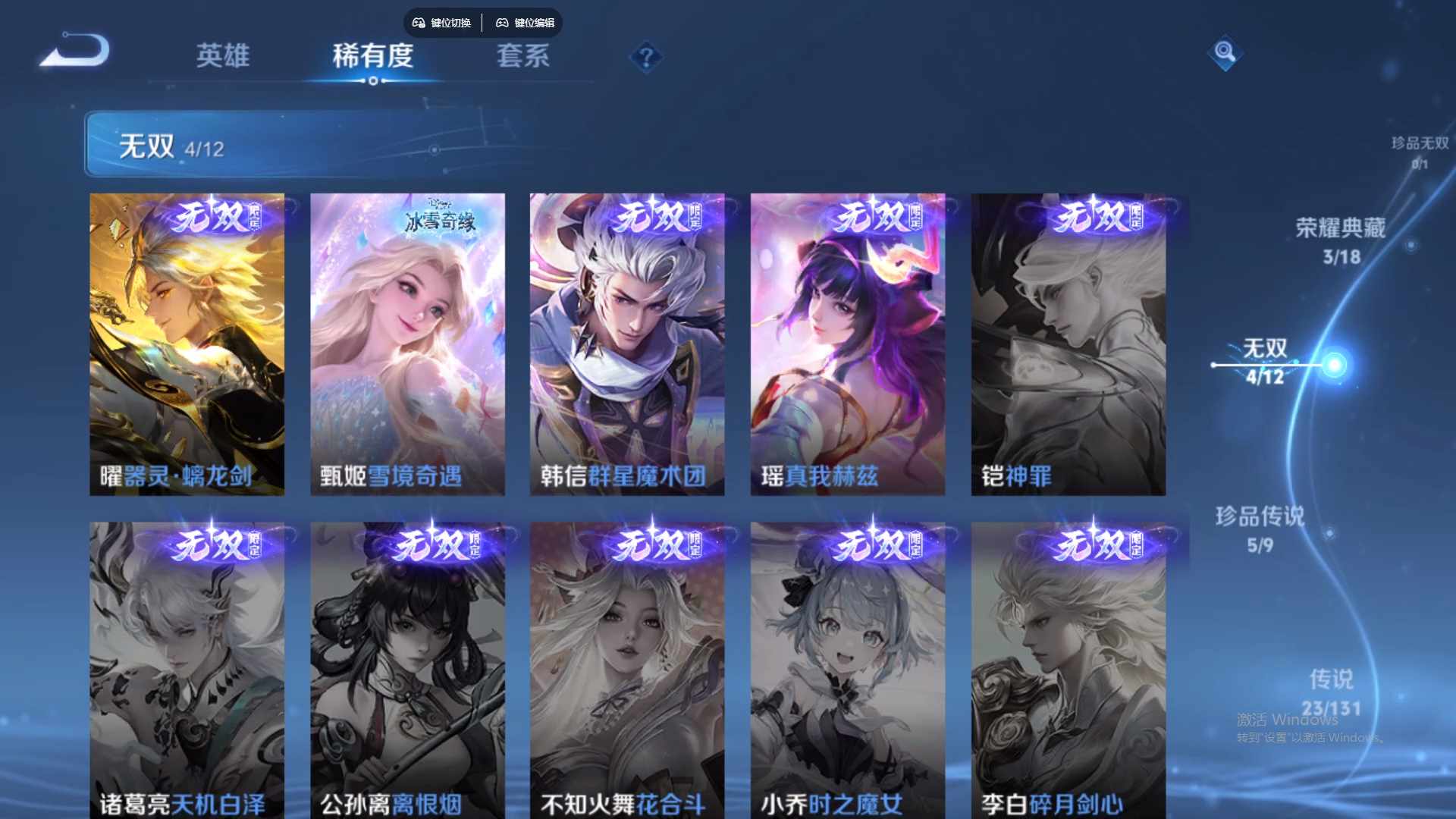The image size is (1456, 819).
Task: Select the 甄姬 雪境奇缘 skin card
Action: click(407, 343)
